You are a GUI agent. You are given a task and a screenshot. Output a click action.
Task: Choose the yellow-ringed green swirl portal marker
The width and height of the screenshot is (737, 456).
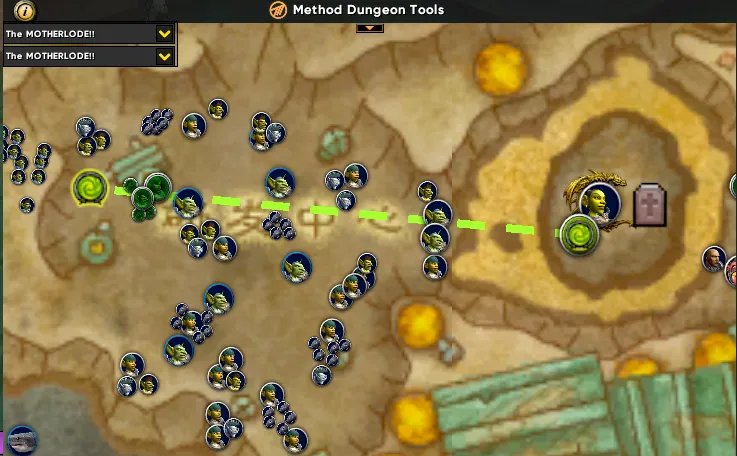(90, 187)
